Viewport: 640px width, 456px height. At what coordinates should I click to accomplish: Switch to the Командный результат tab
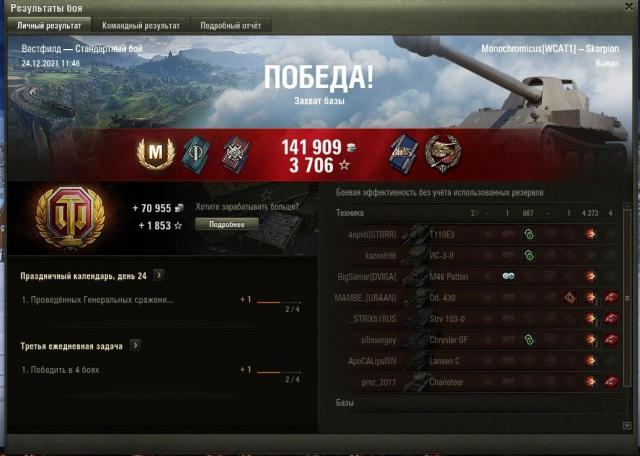(141, 24)
